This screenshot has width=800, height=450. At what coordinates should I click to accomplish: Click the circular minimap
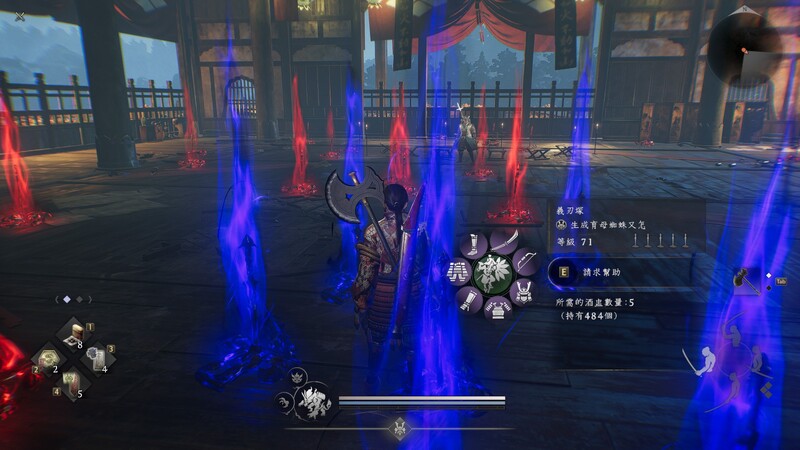[x=752, y=45]
